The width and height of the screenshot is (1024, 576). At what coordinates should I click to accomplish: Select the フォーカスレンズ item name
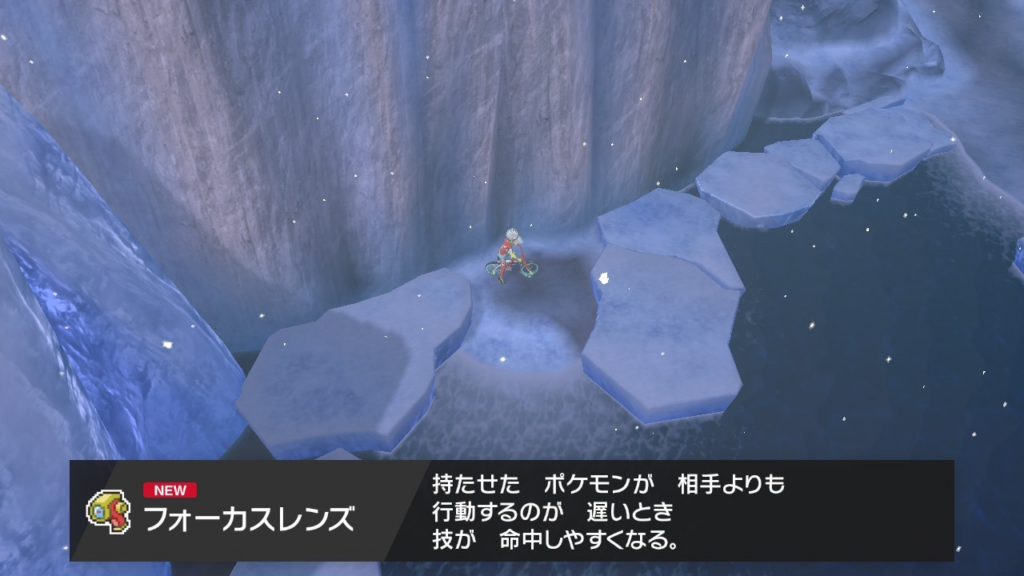[248, 520]
